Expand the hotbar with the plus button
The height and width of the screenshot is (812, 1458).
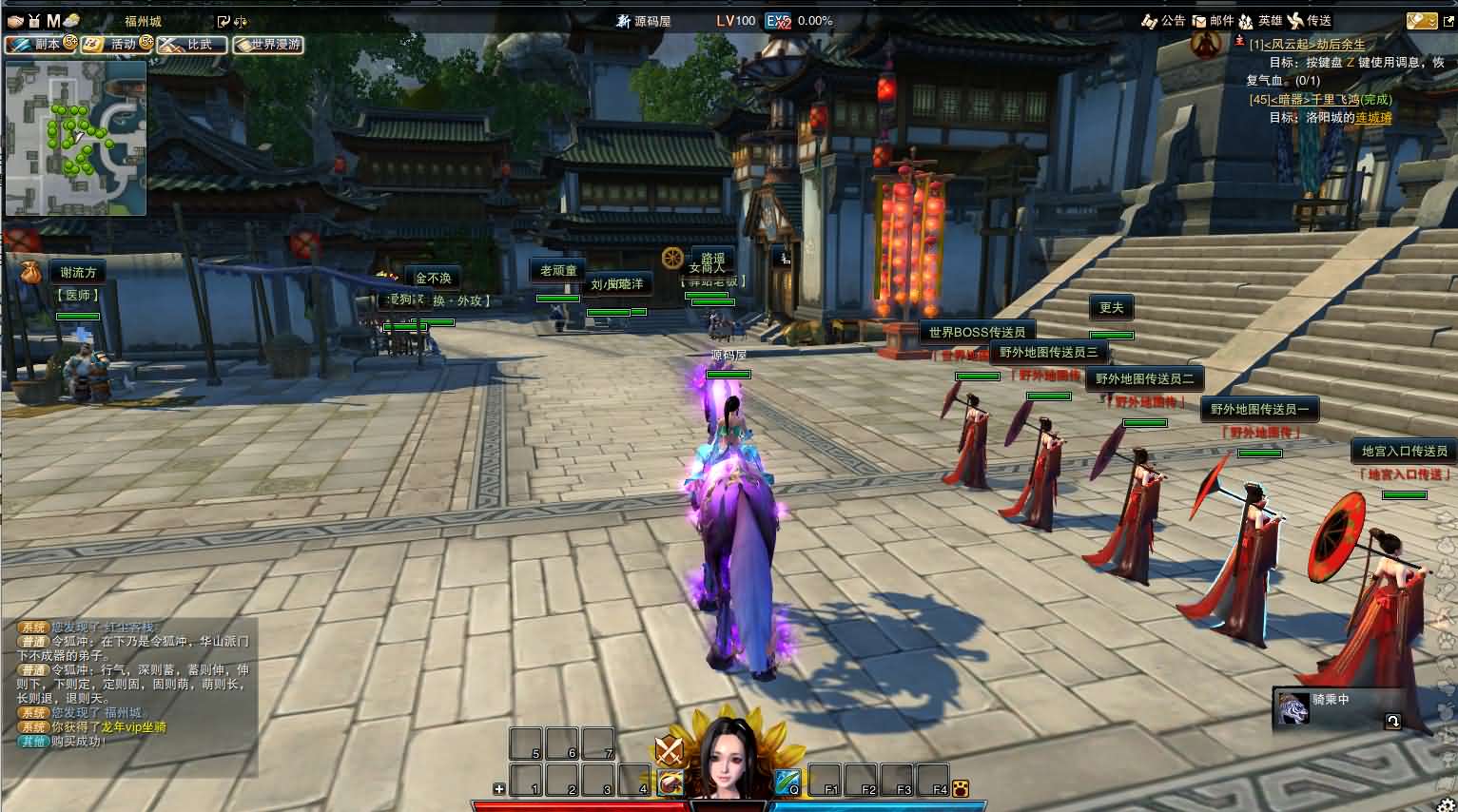coord(498,787)
